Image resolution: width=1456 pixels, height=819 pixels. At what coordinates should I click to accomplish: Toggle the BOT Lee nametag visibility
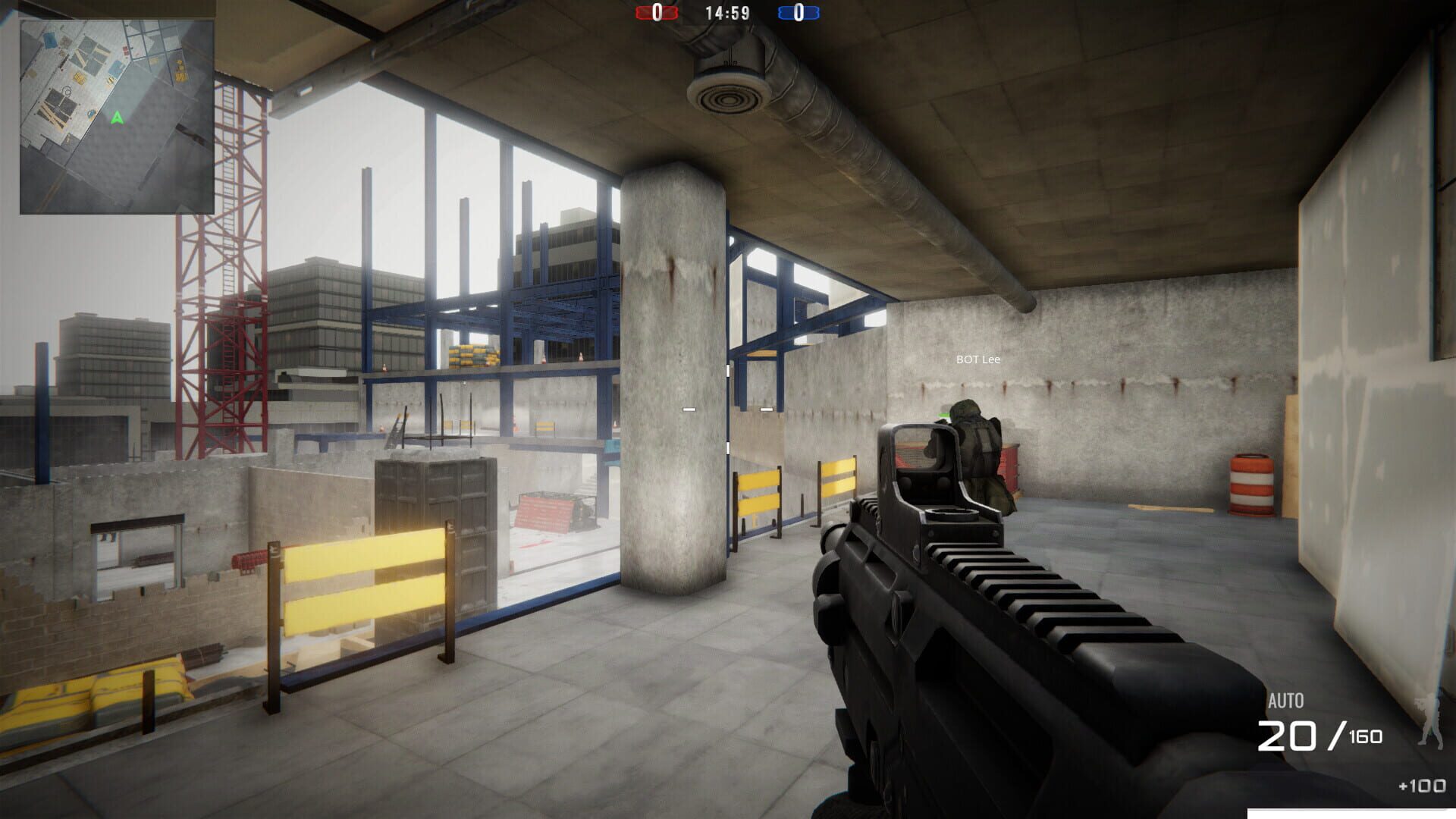(977, 359)
